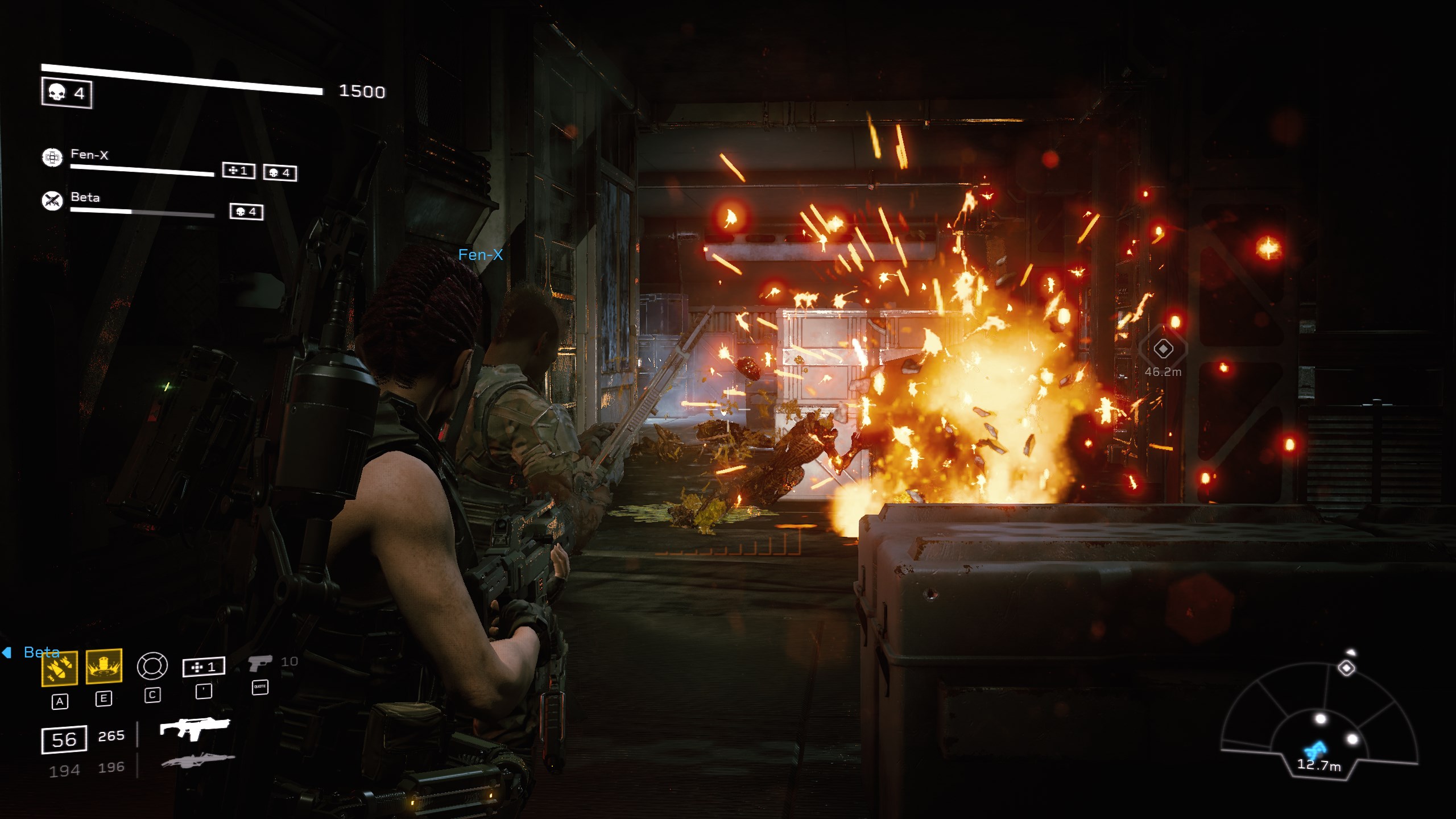Select the secondary heavy weapon icon
The image size is (1456, 819).
tap(197, 760)
